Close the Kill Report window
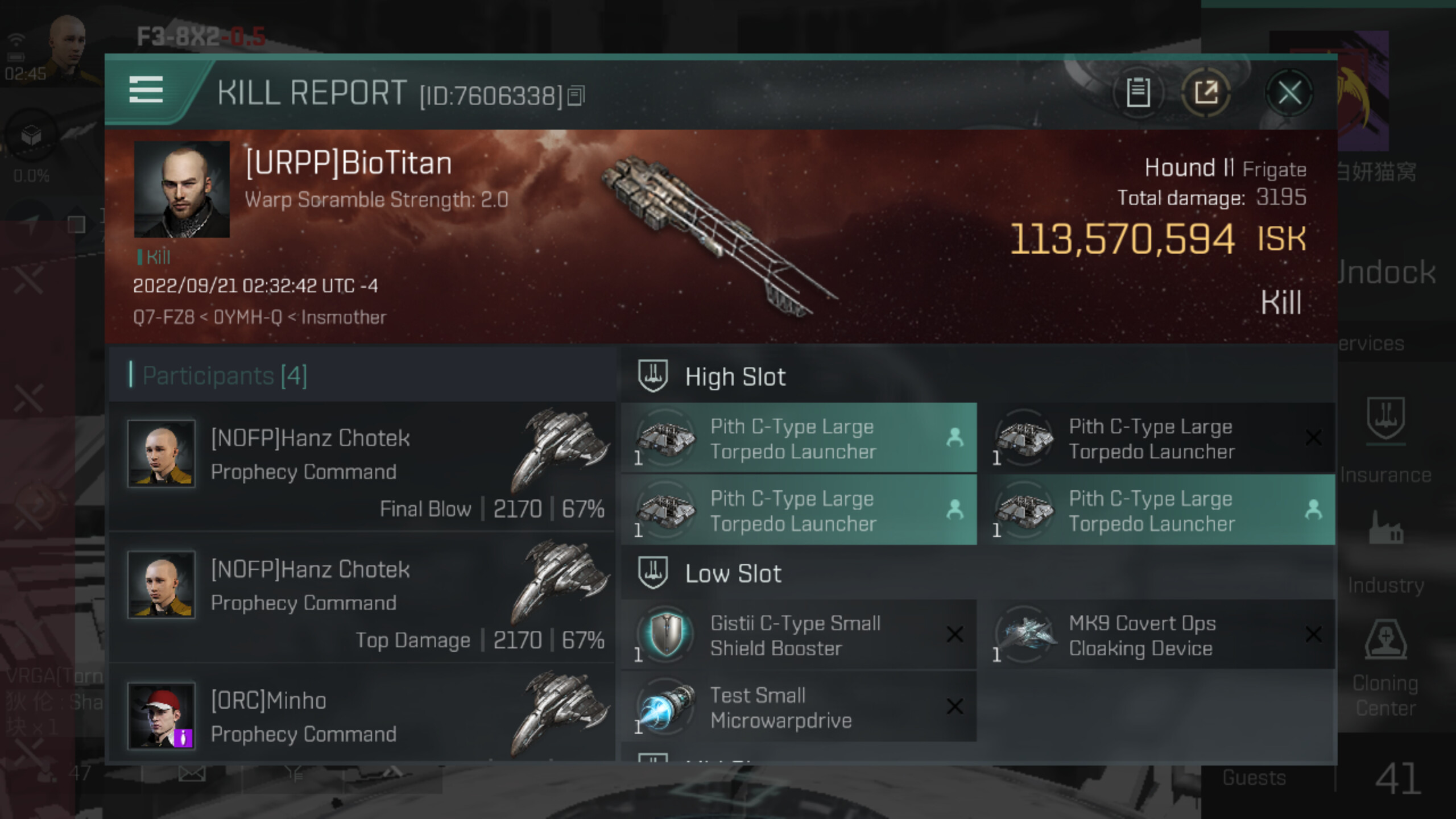1456x819 pixels. click(1289, 93)
